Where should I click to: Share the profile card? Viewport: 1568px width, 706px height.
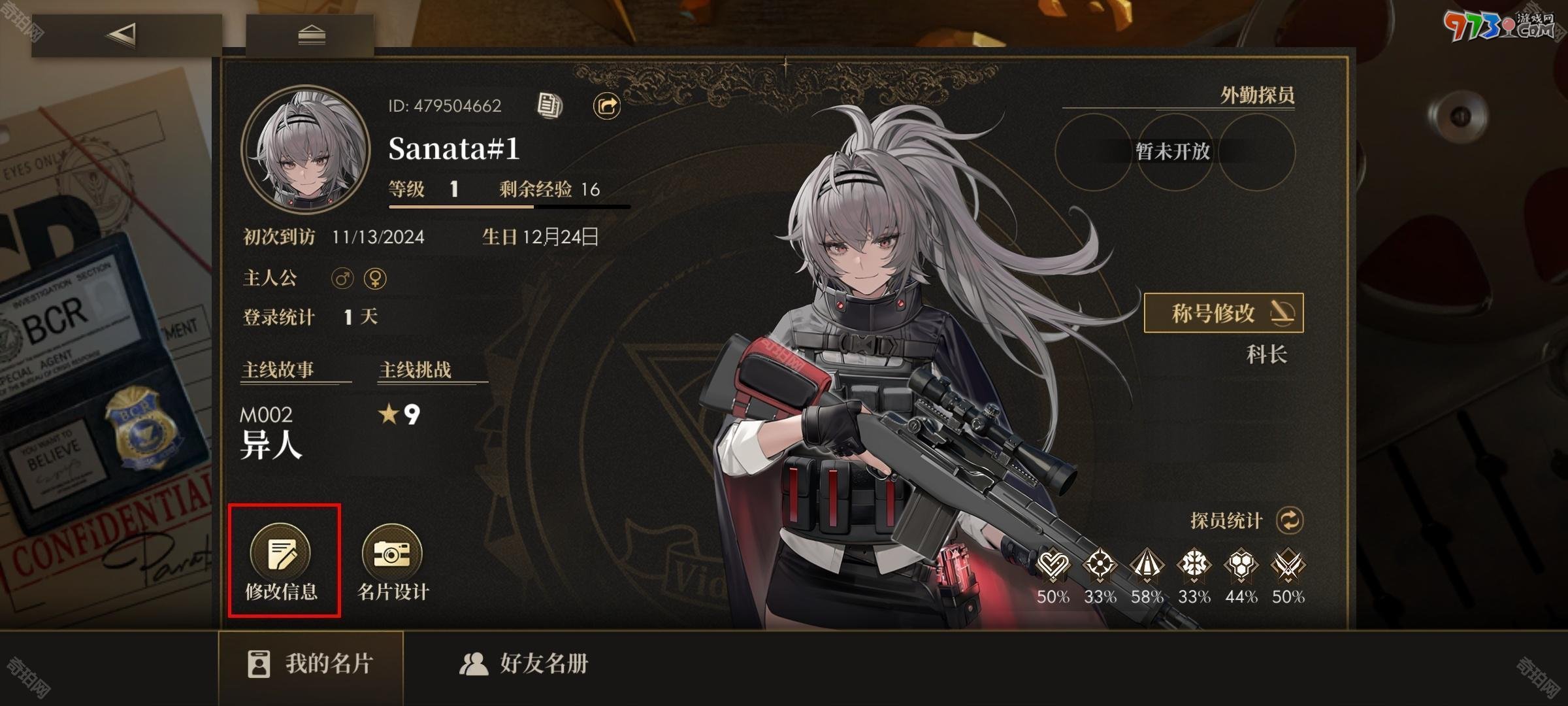click(x=606, y=105)
